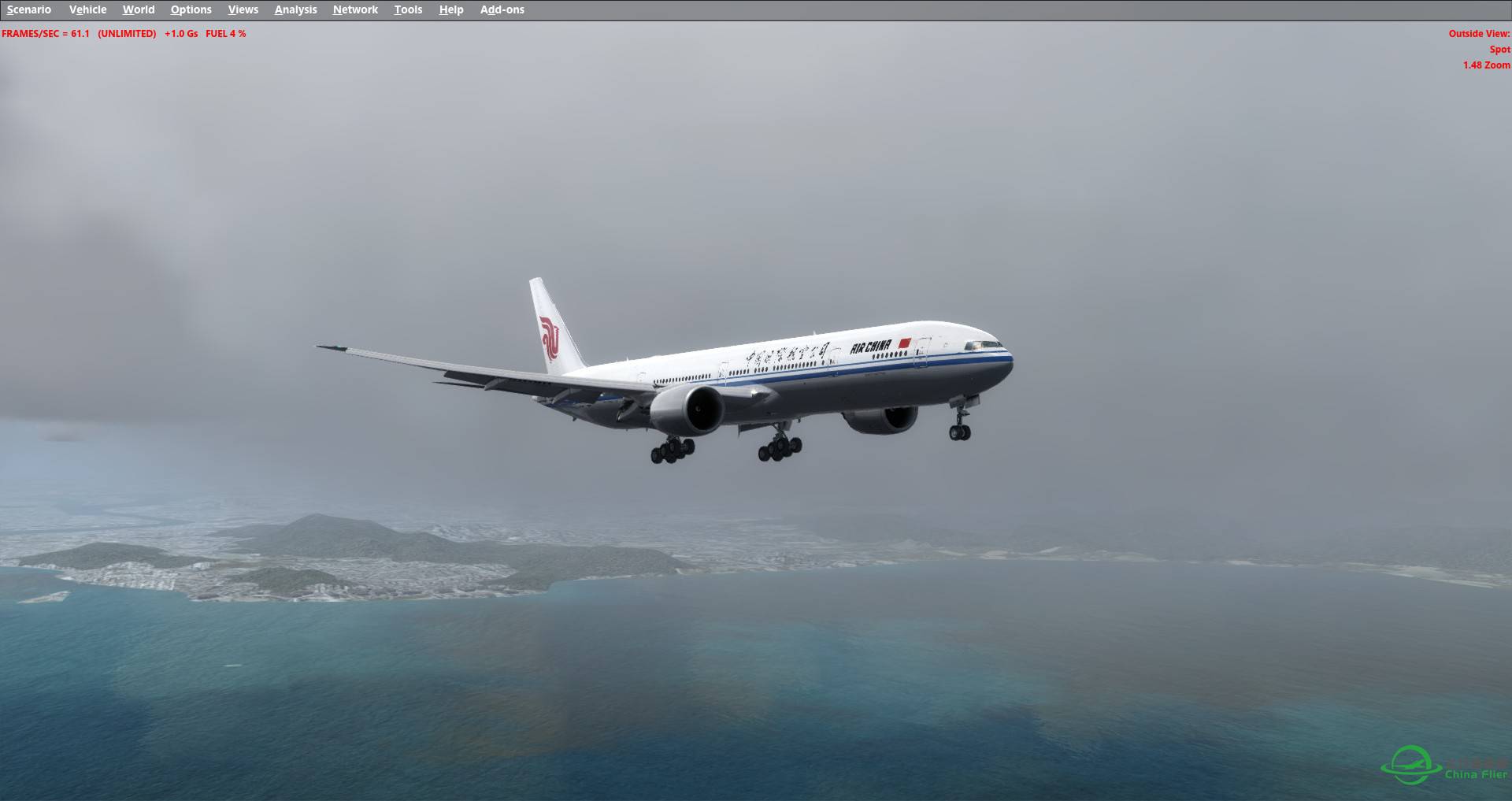1512x801 pixels.
Task: Open the Network menu
Action: [354, 9]
